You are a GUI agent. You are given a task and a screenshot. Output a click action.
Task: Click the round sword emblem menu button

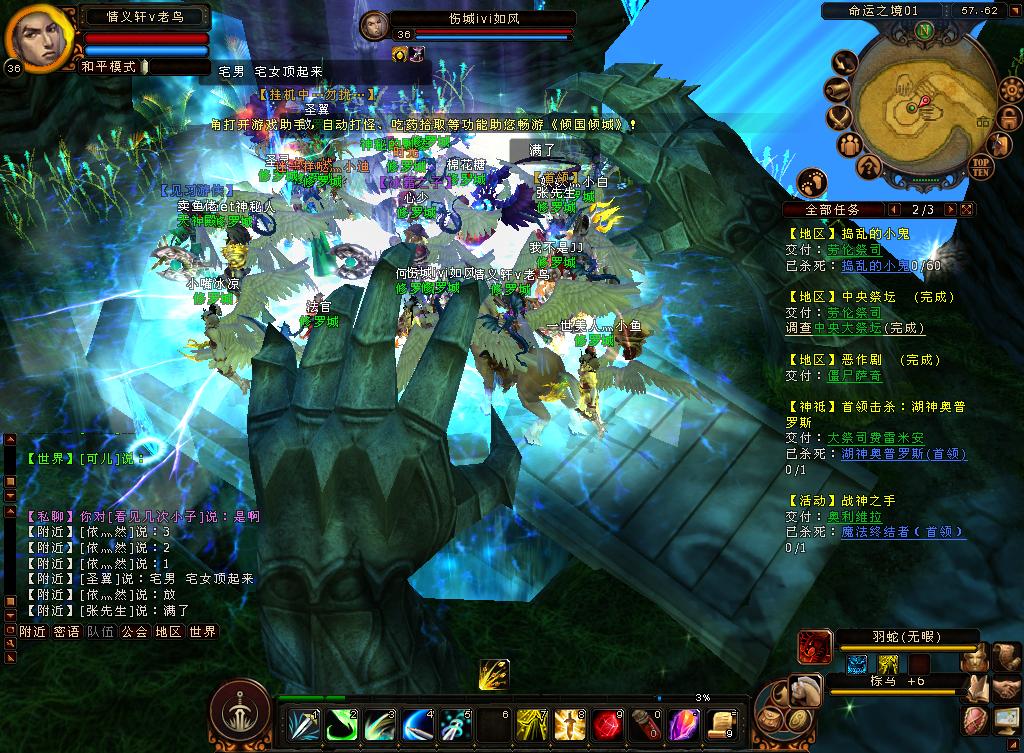click(240, 712)
